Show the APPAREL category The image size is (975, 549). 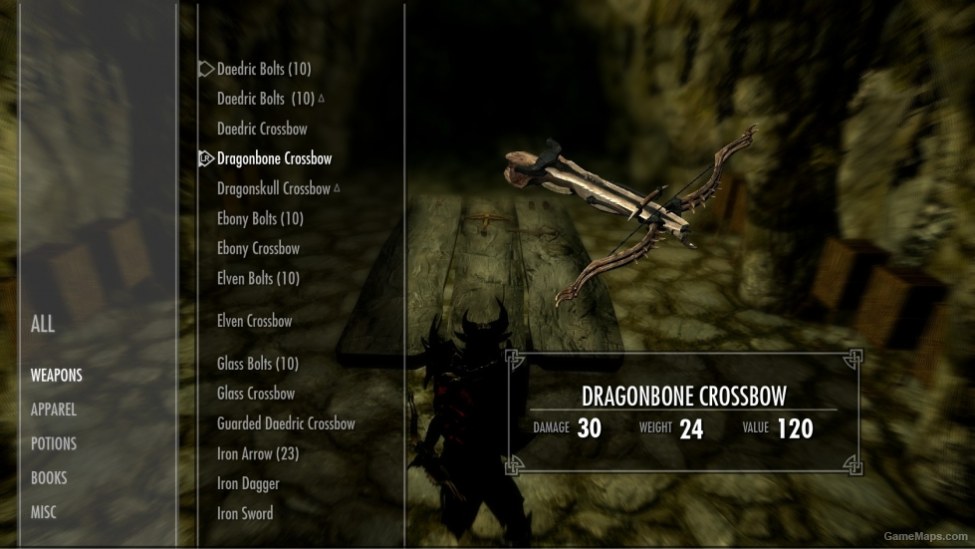[x=53, y=410]
